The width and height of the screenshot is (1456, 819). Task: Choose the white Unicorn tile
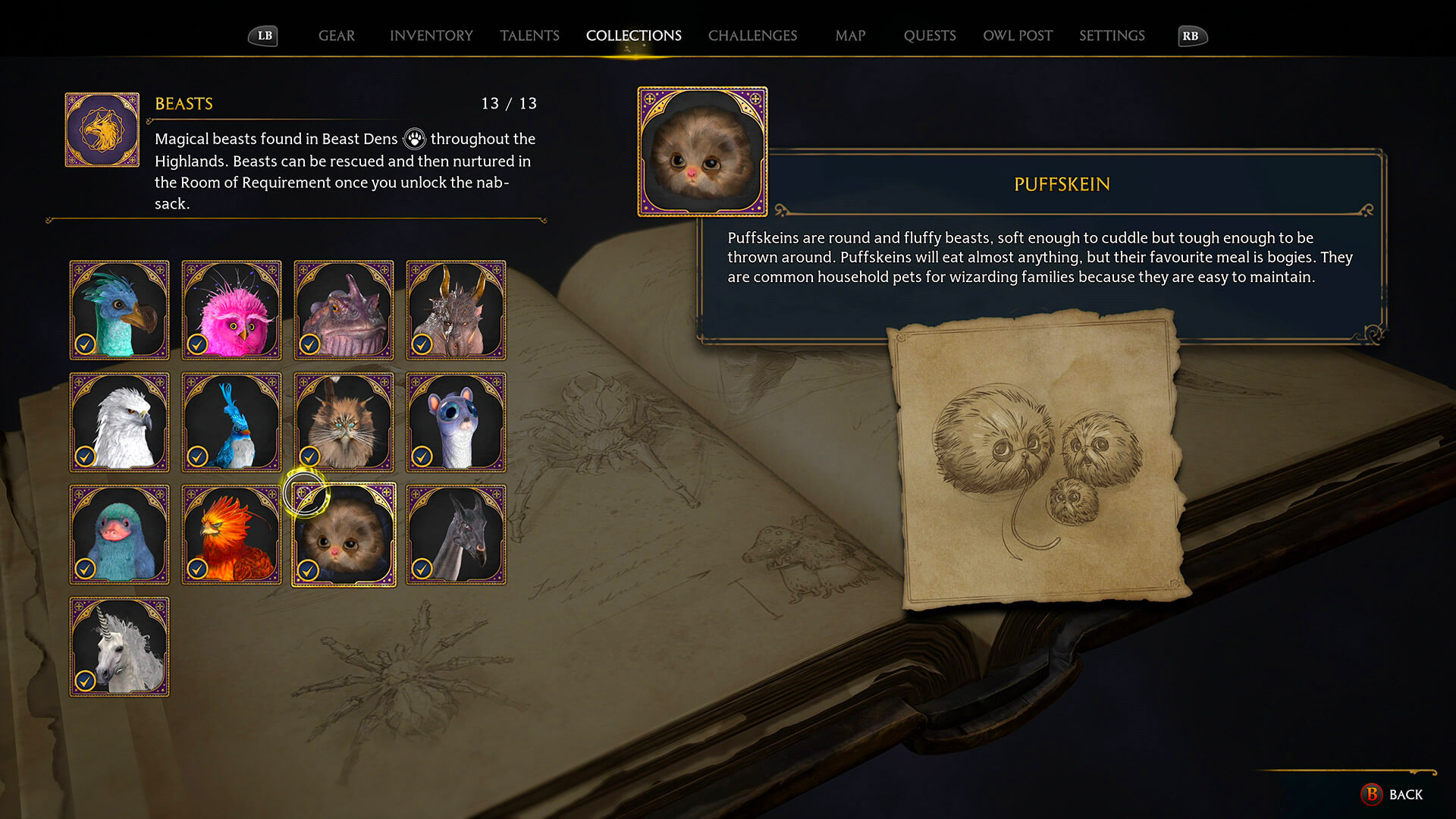(x=119, y=646)
